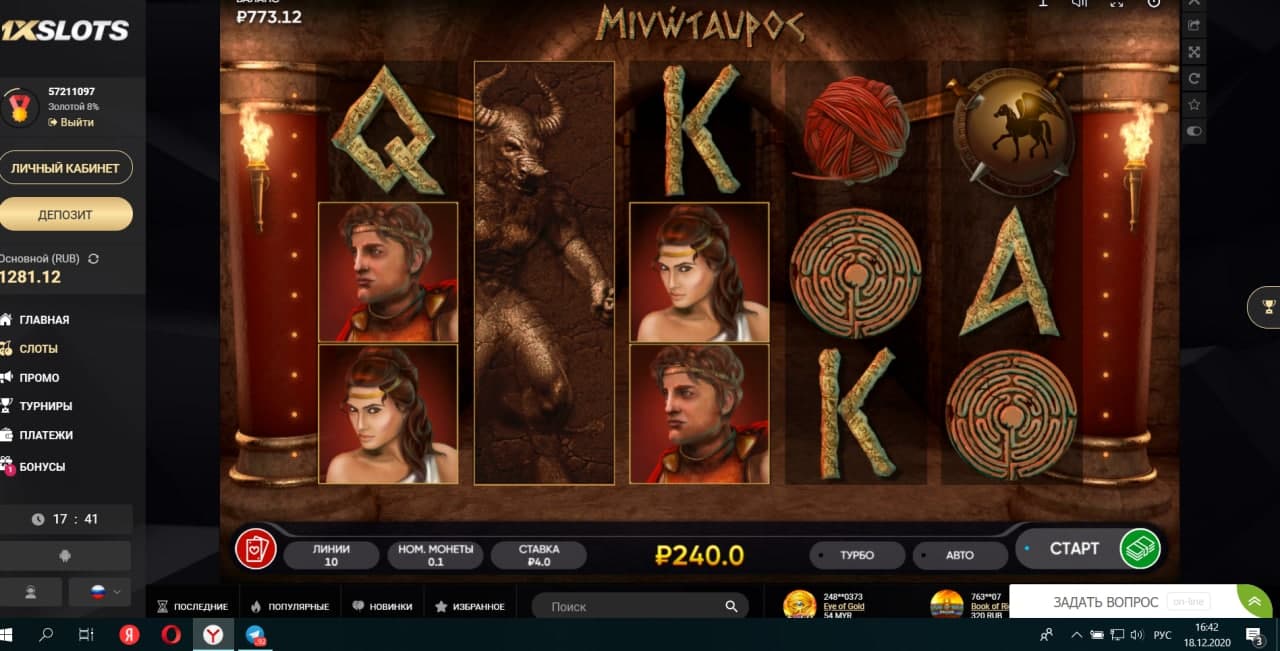The image size is (1280, 651).
Task: Open the red card gamble icon
Action: pos(255,549)
